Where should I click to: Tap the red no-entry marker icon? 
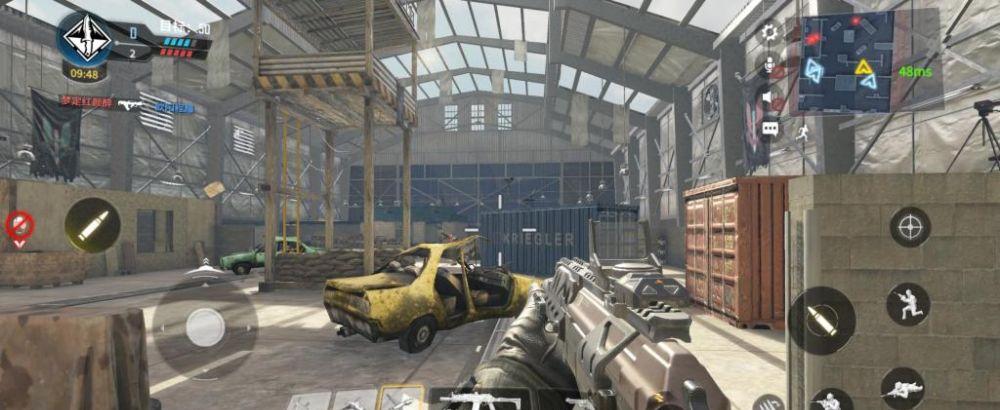(x=18, y=226)
